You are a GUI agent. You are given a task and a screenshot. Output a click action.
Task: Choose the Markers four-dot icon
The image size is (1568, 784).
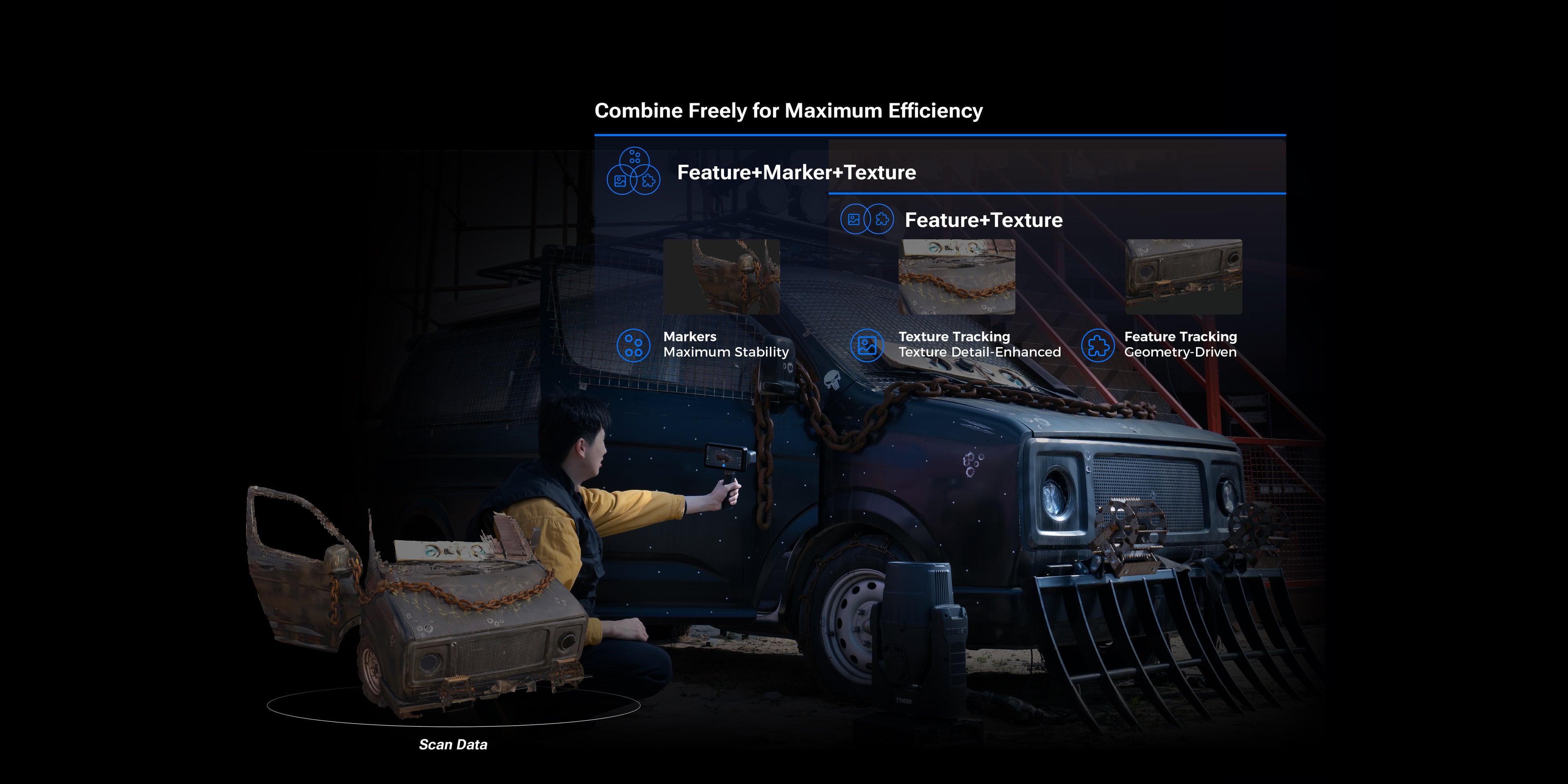tap(633, 346)
